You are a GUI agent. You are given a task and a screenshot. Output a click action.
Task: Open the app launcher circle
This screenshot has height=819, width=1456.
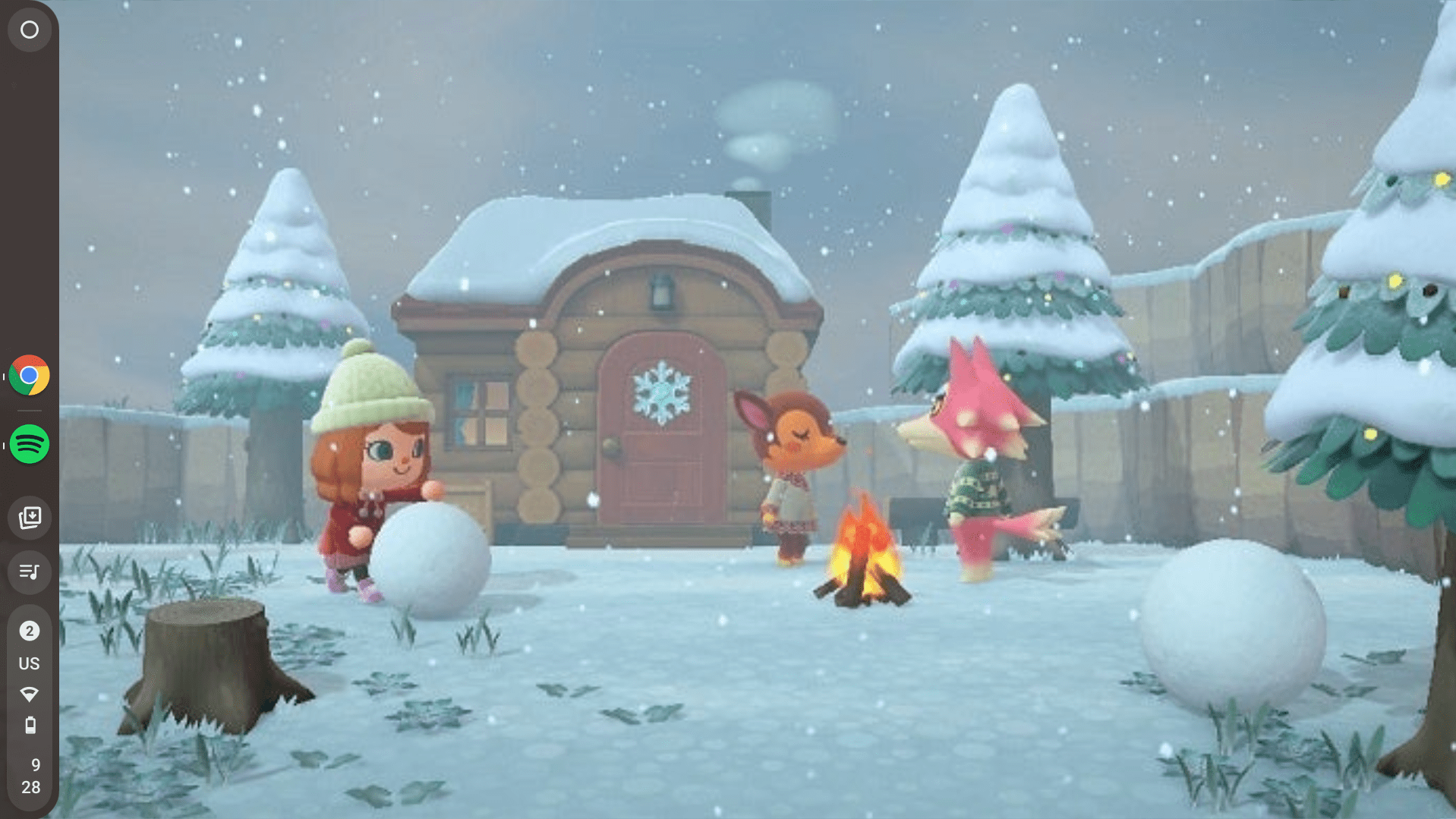point(29,30)
